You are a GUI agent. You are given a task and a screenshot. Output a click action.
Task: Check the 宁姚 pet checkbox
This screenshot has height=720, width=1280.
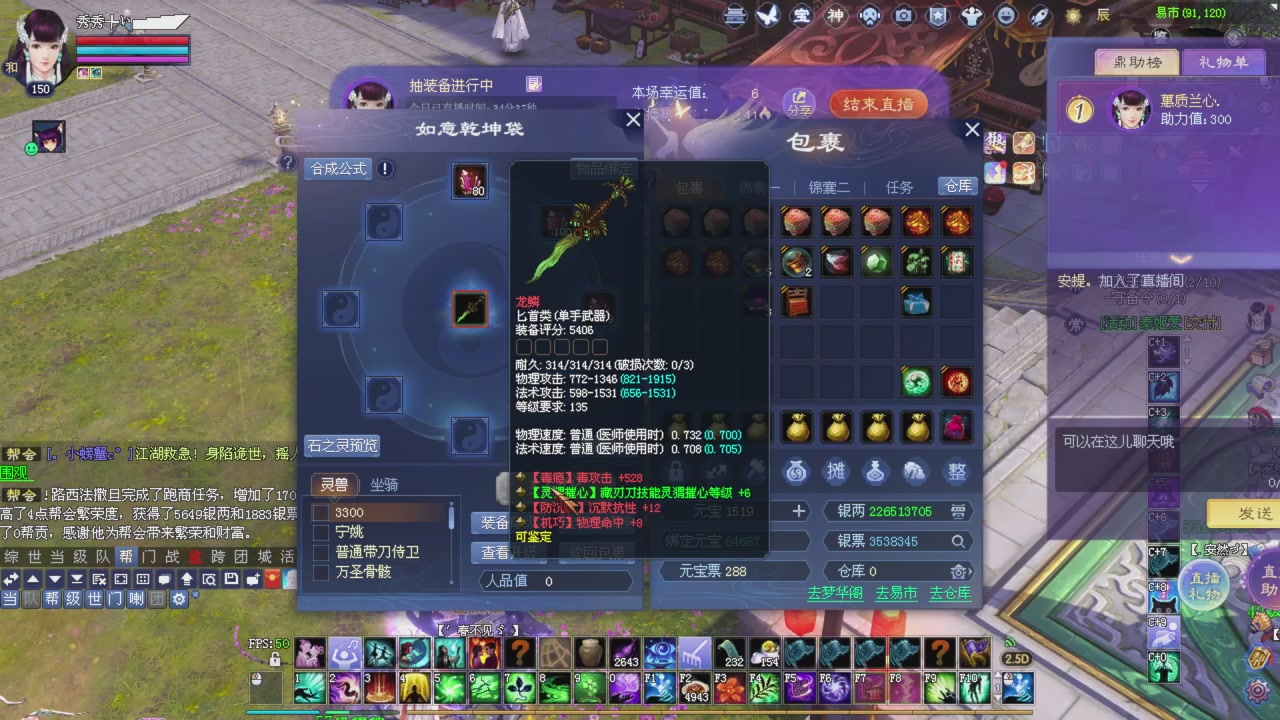tap(320, 531)
